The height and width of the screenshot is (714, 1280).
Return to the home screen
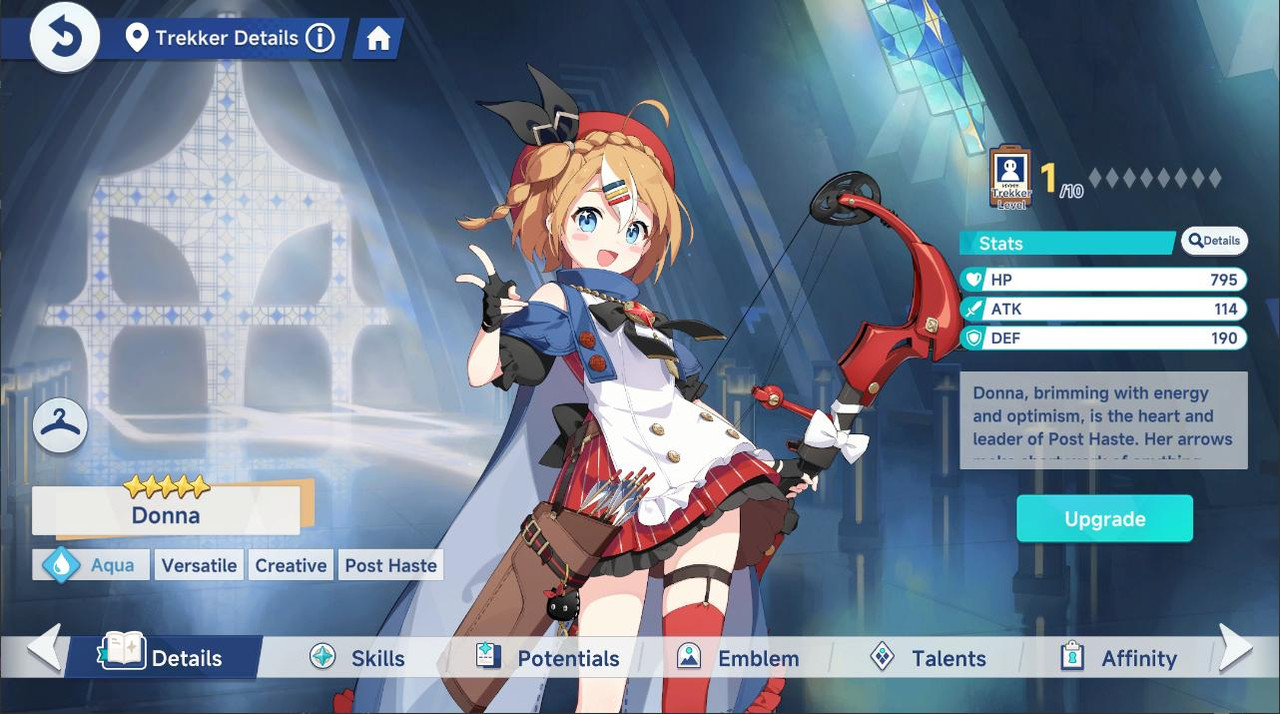(378, 39)
